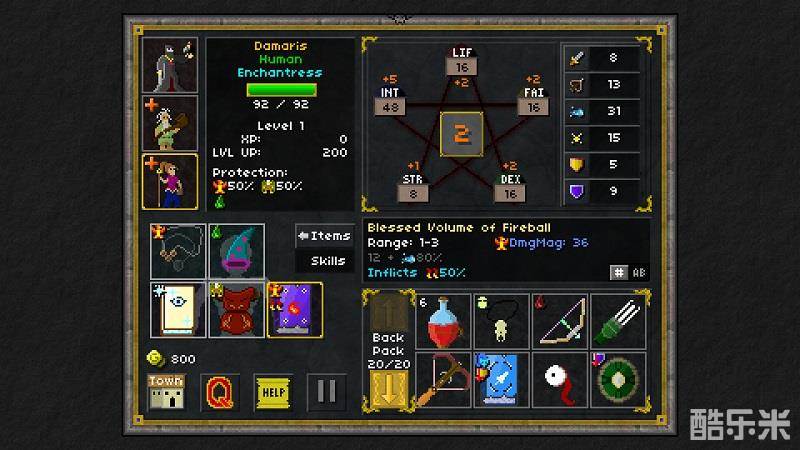Select the red potion in the backpack
Image resolution: width=800 pixels, height=450 pixels.
[x=444, y=321]
